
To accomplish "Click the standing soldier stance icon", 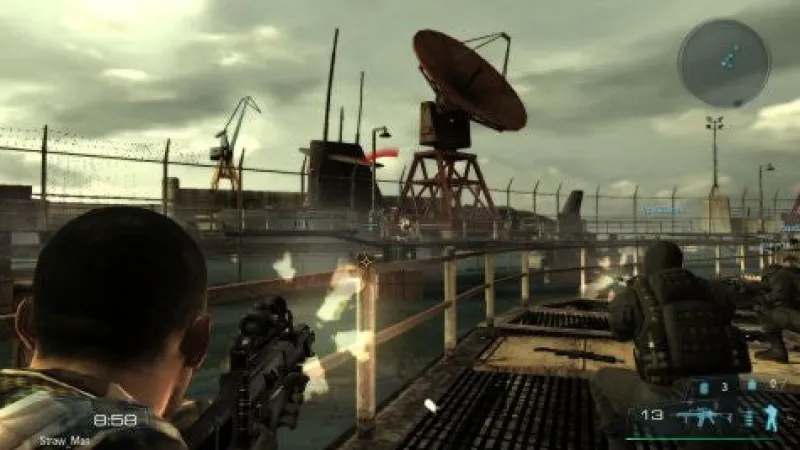I will pos(771,418).
